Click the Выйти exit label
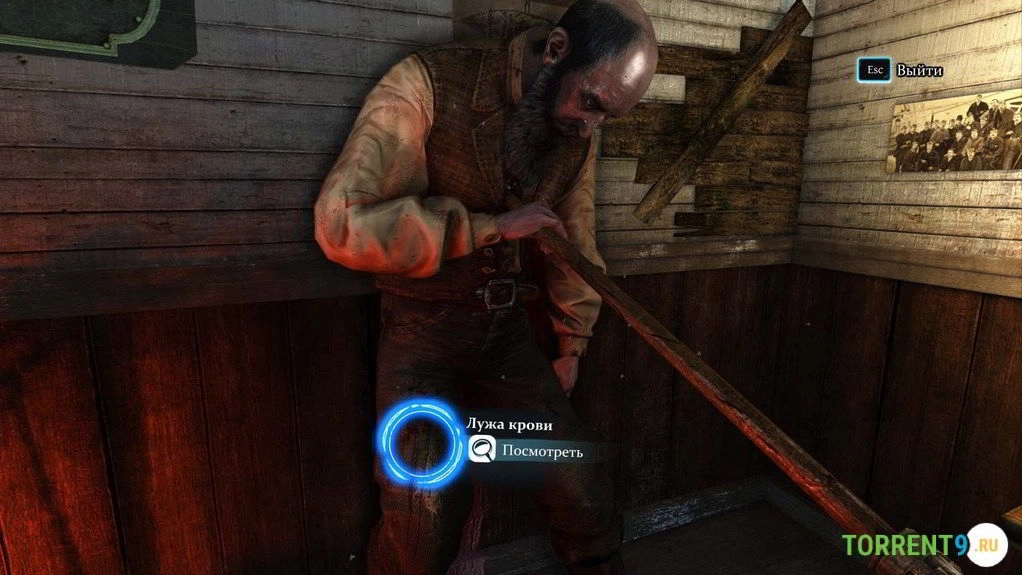Image resolution: width=1022 pixels, height=575 pixels. click(919, 71)
